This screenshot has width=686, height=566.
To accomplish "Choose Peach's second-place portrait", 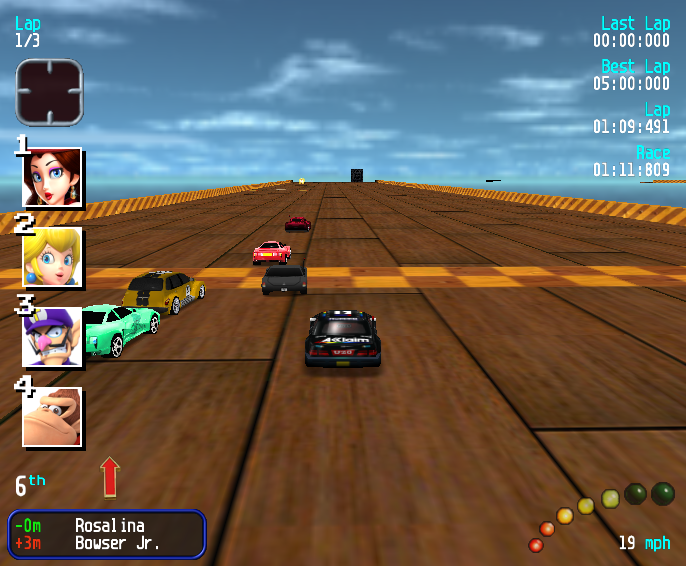I will (x=52, y=257).
